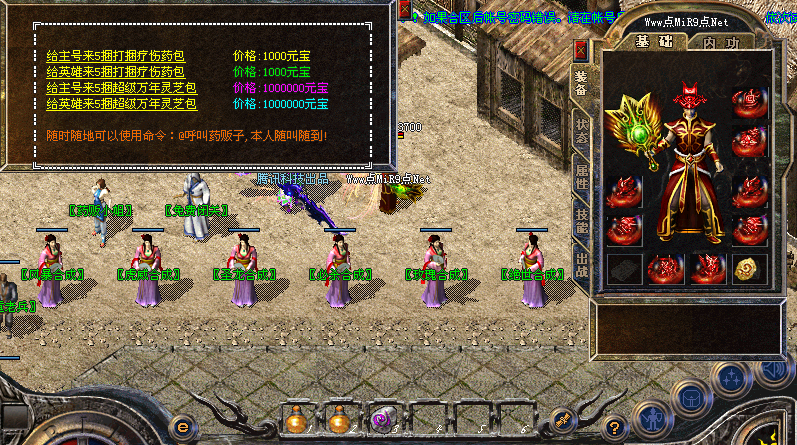Select the golden coin medal equipment slot
797x445 pixels.
(748, 268)
